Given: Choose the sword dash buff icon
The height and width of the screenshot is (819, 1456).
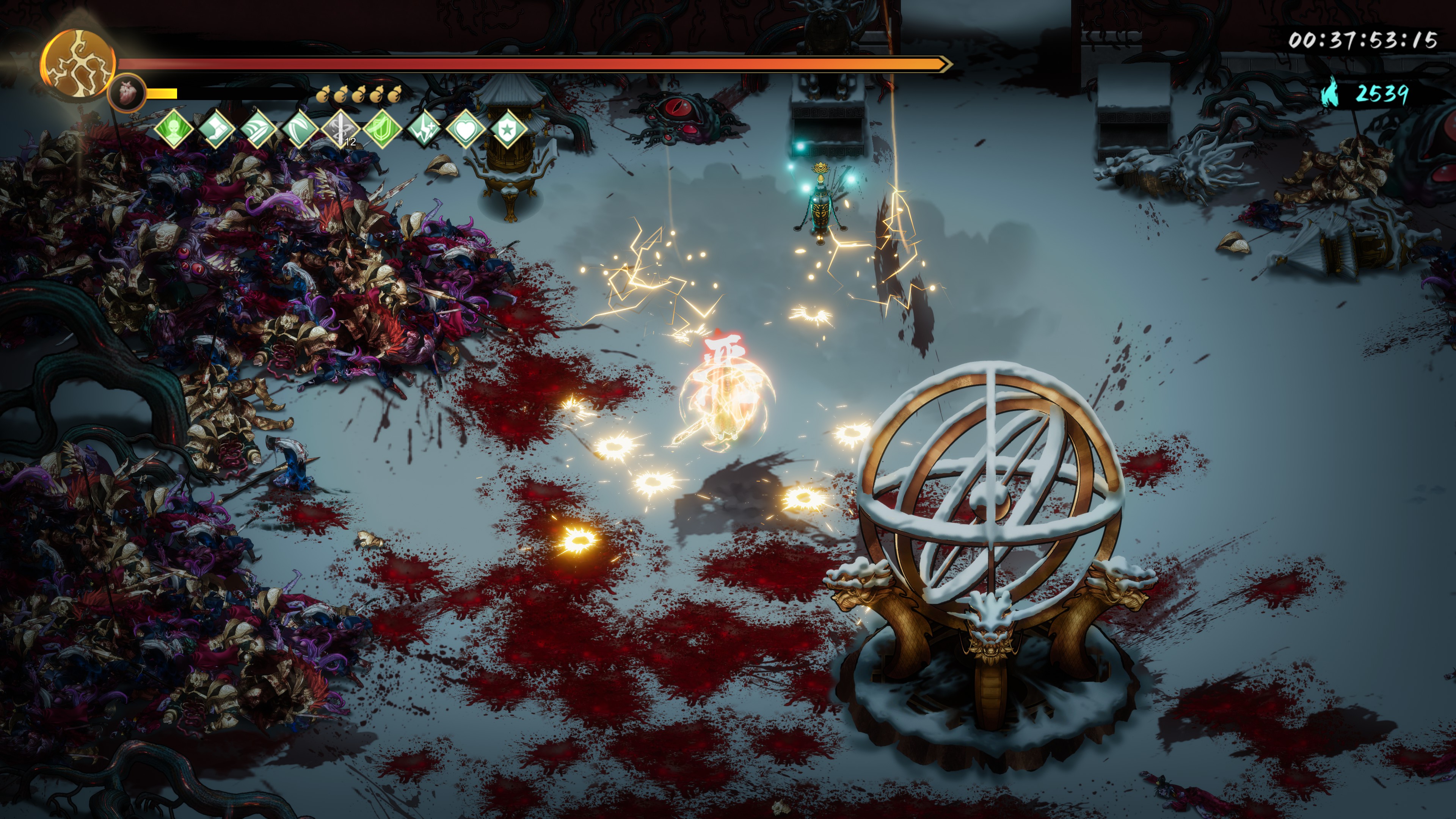Looking at the screenshot, I should 258,129.
